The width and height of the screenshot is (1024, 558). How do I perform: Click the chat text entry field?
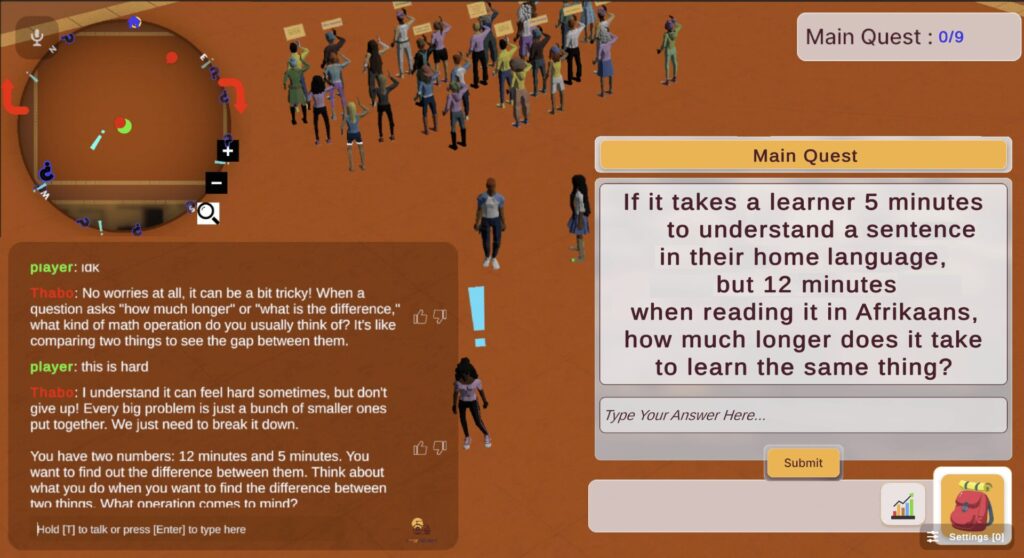210,529
